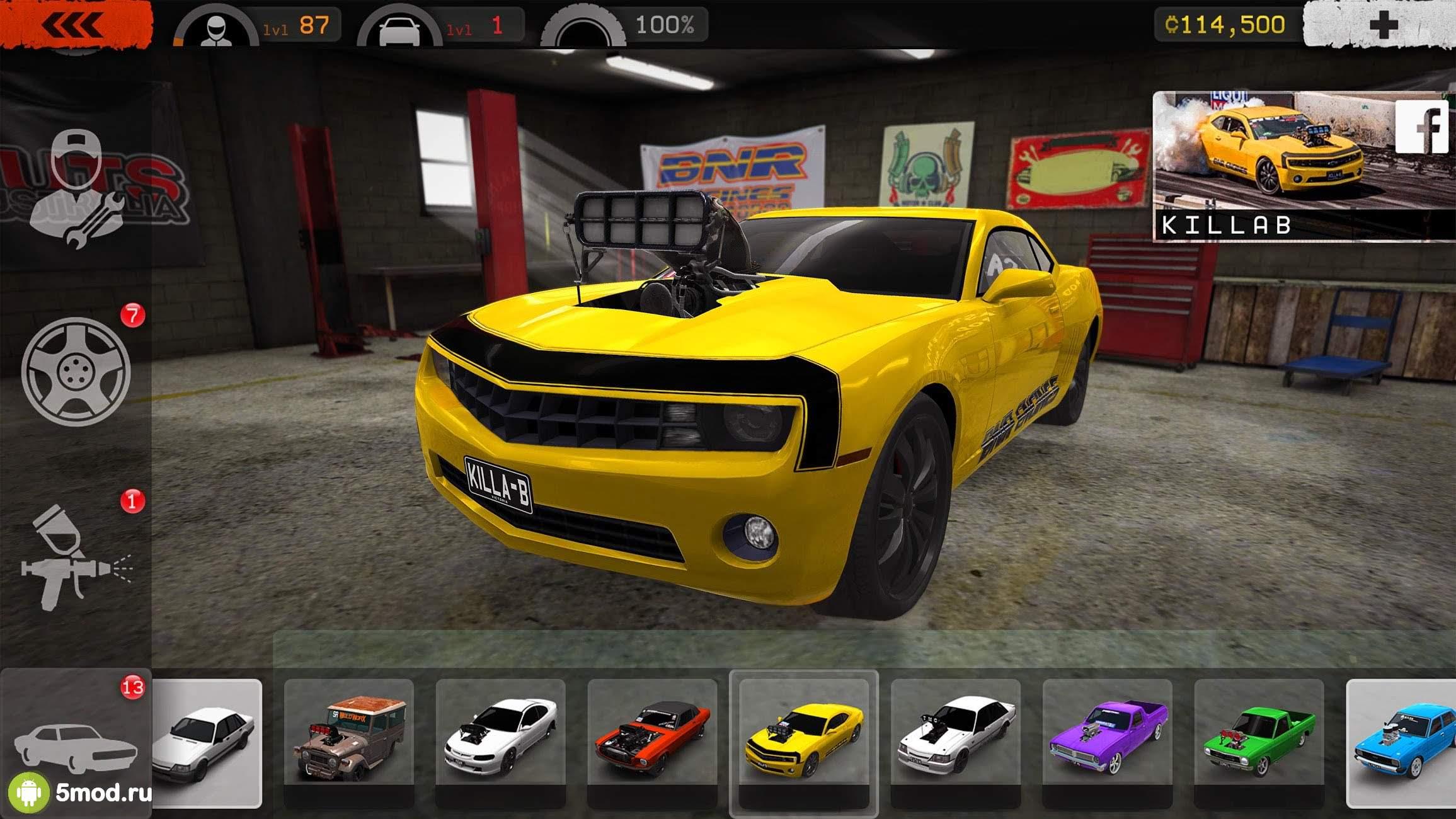The image size is (1456, 819).
Task: Open the wheels customization menu
Action: pos(76,372)
